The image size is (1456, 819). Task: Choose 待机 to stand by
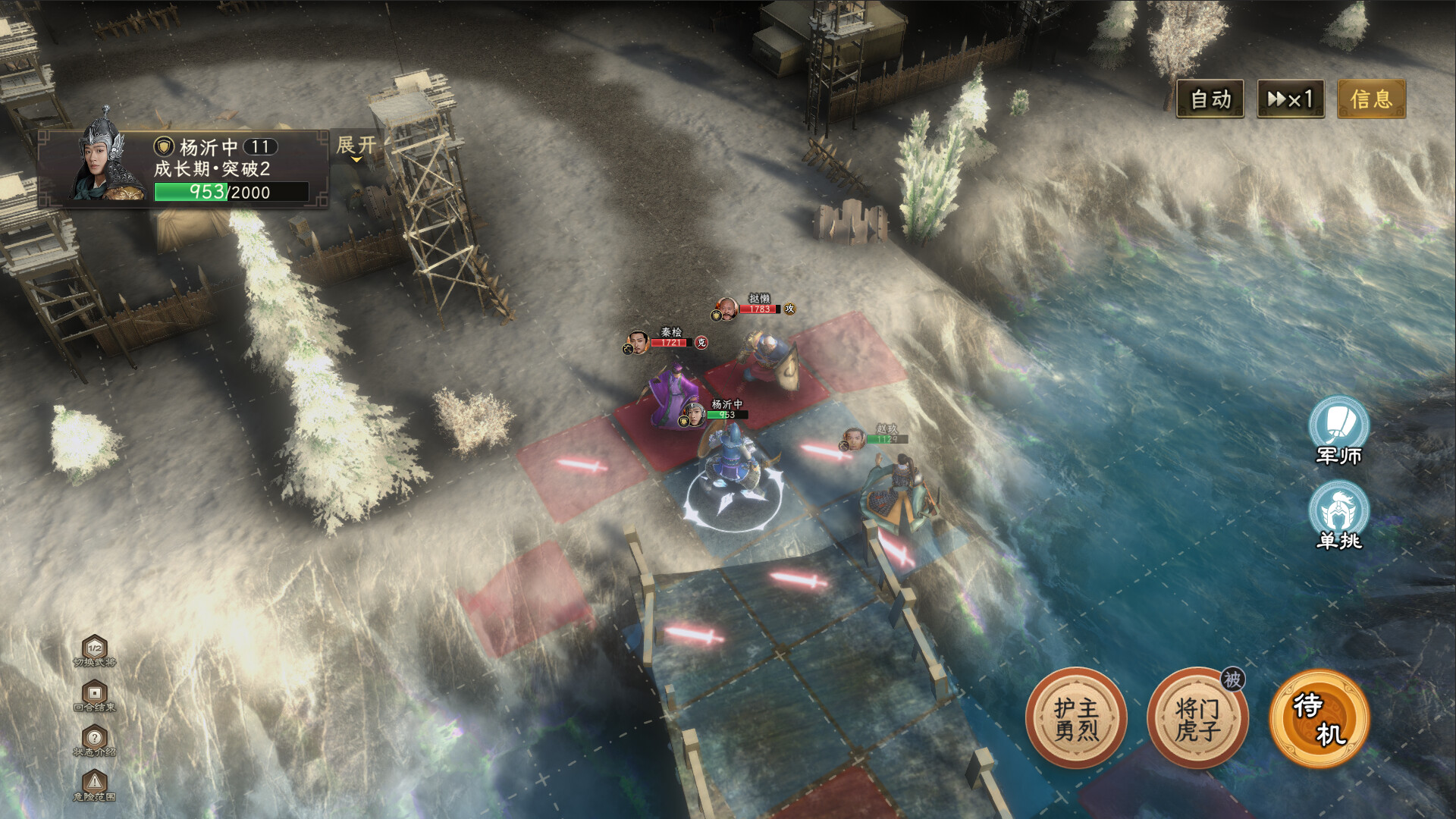point(1319,718)
